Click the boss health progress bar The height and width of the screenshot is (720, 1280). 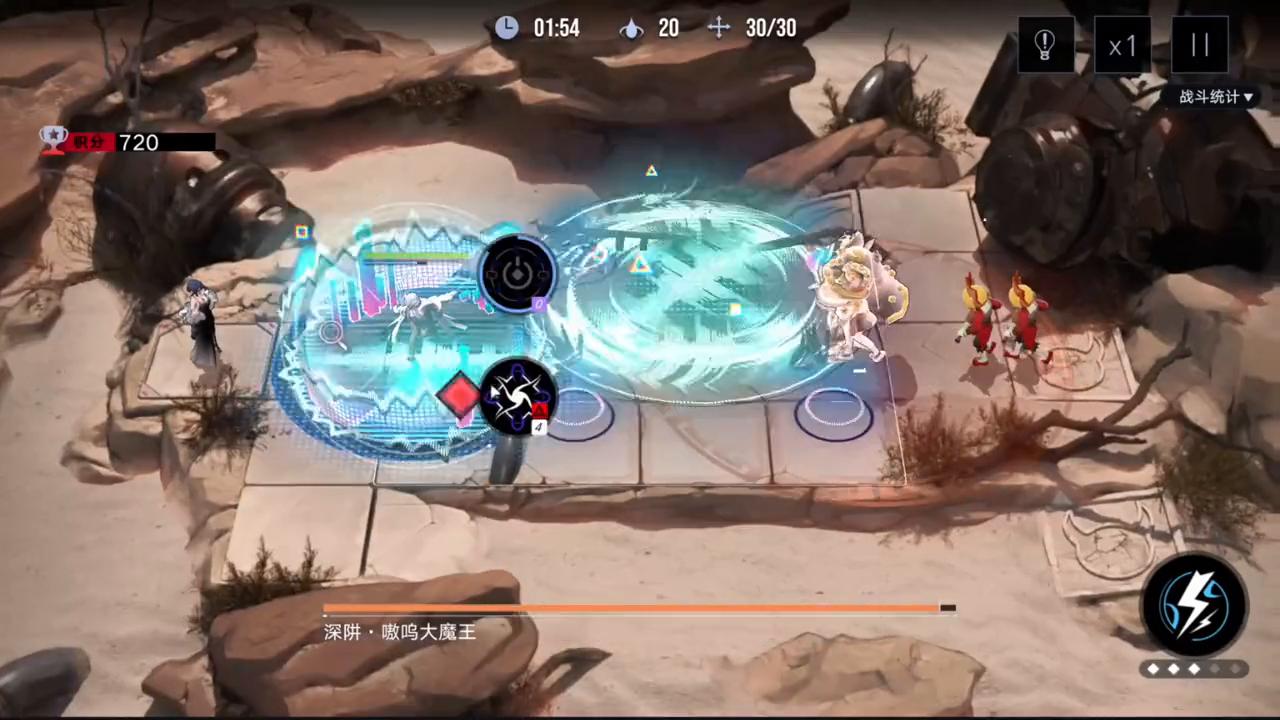point(640,608)
